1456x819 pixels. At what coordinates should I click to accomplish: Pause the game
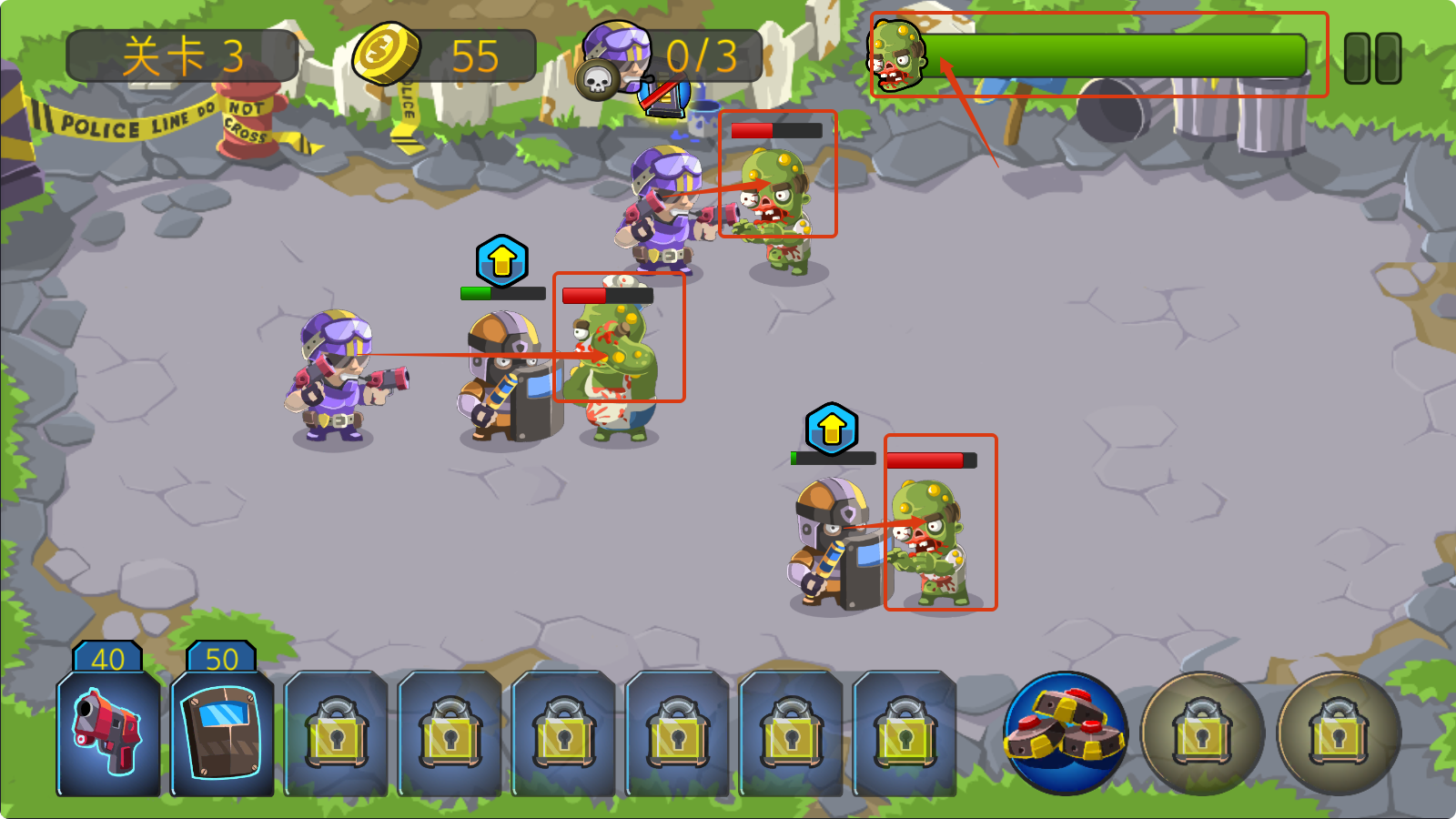tap(1372, 59)
